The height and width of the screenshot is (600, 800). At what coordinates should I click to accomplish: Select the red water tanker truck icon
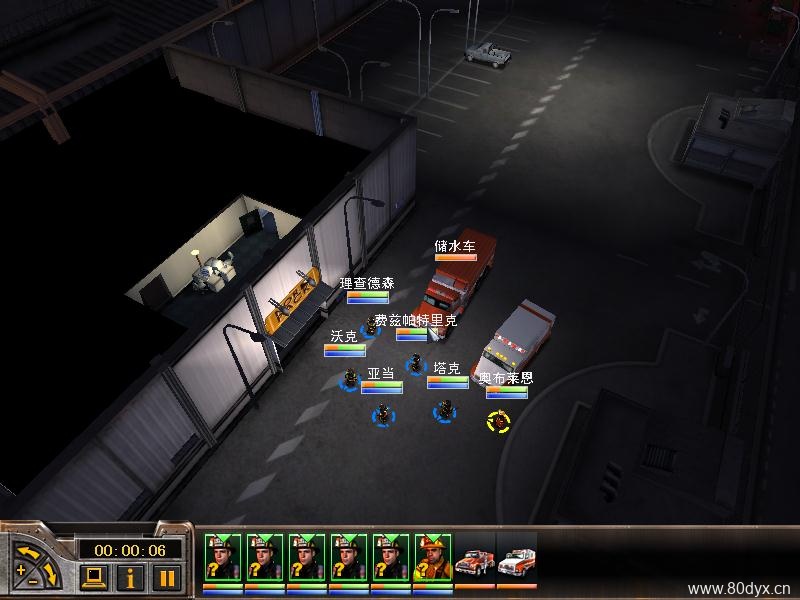coord(474,562)
